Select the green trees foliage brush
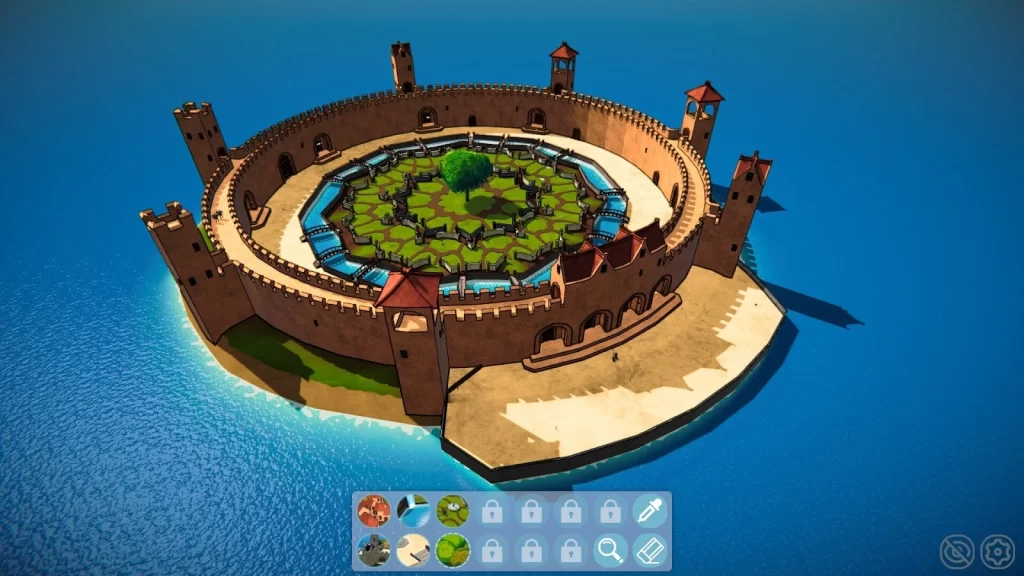 coord(452,550)
